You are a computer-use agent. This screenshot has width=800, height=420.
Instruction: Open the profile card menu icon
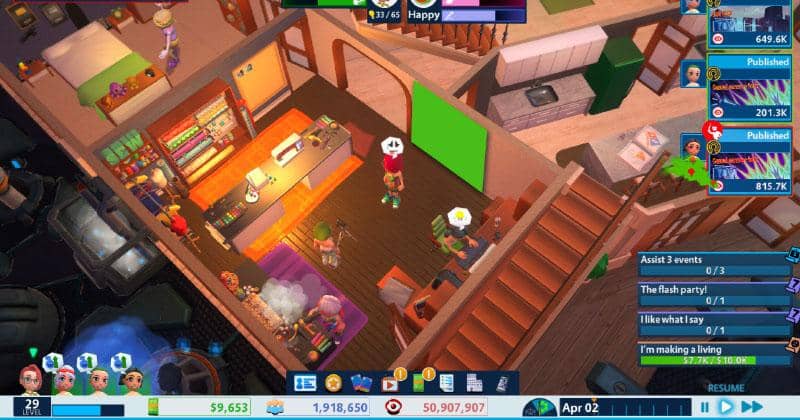305,383
